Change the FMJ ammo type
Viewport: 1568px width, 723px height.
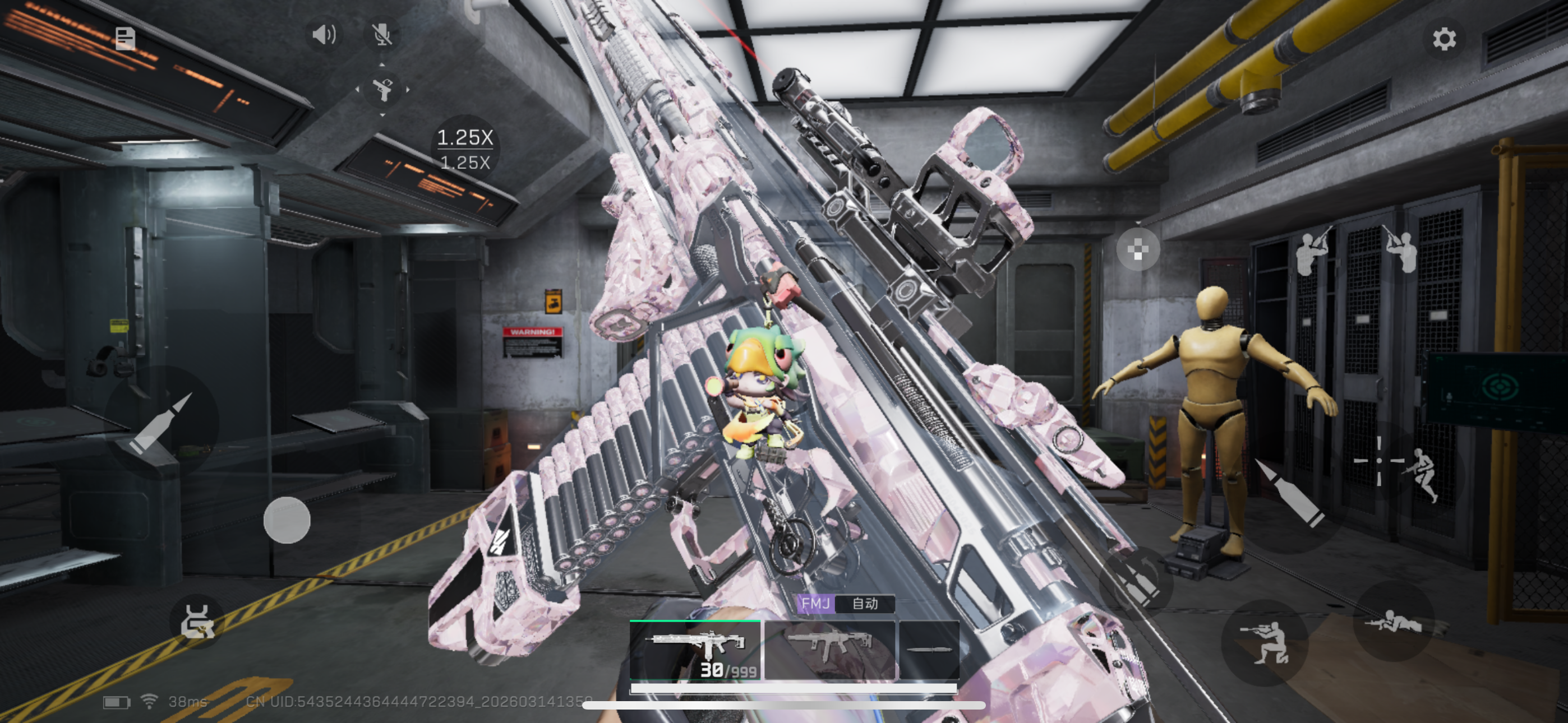point(815,604)
